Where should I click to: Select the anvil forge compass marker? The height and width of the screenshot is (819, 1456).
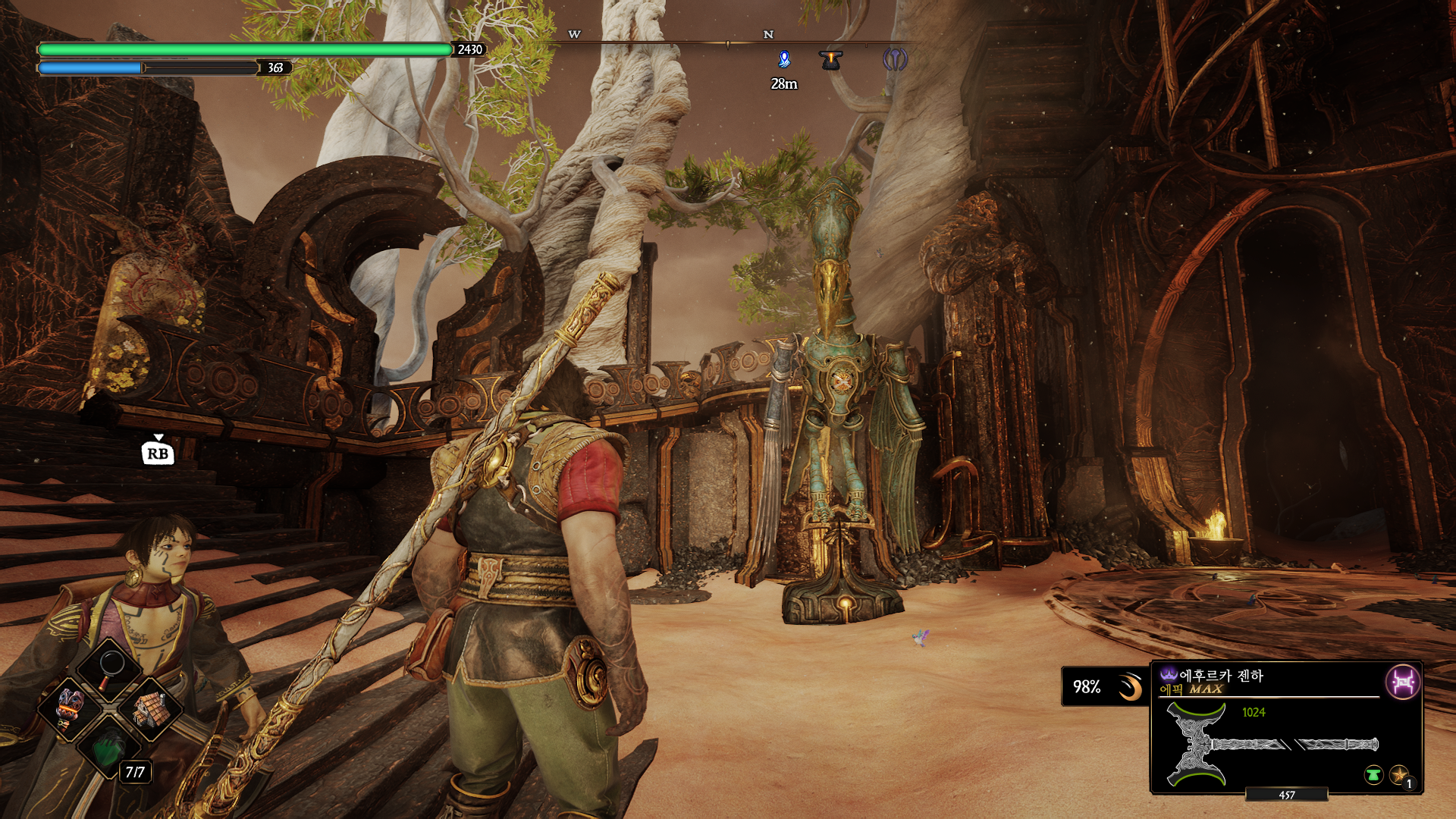pyautogui.click(x=831, y=60)
